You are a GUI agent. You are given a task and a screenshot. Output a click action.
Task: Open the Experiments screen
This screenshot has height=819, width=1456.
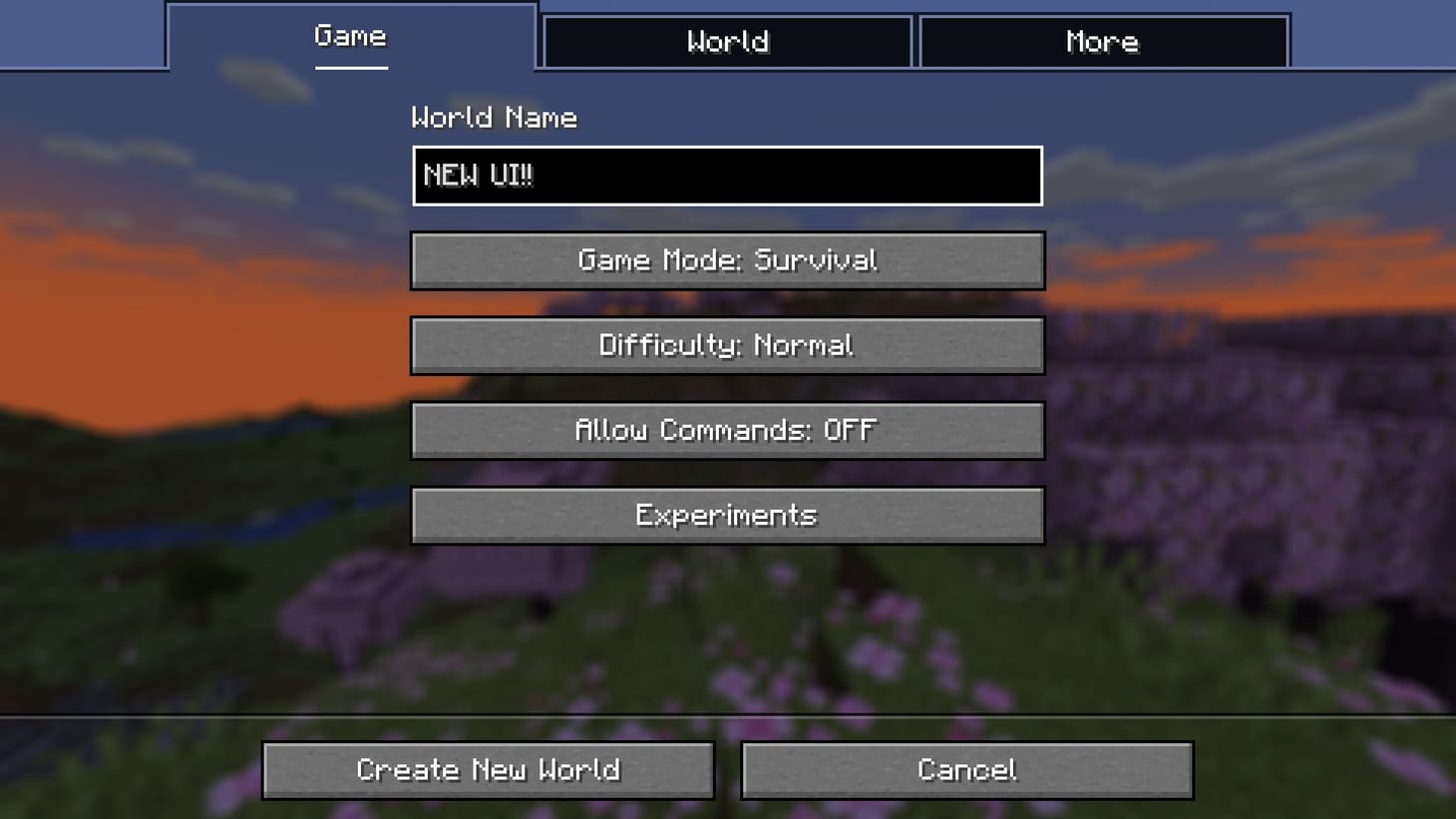tap(727, 515)
